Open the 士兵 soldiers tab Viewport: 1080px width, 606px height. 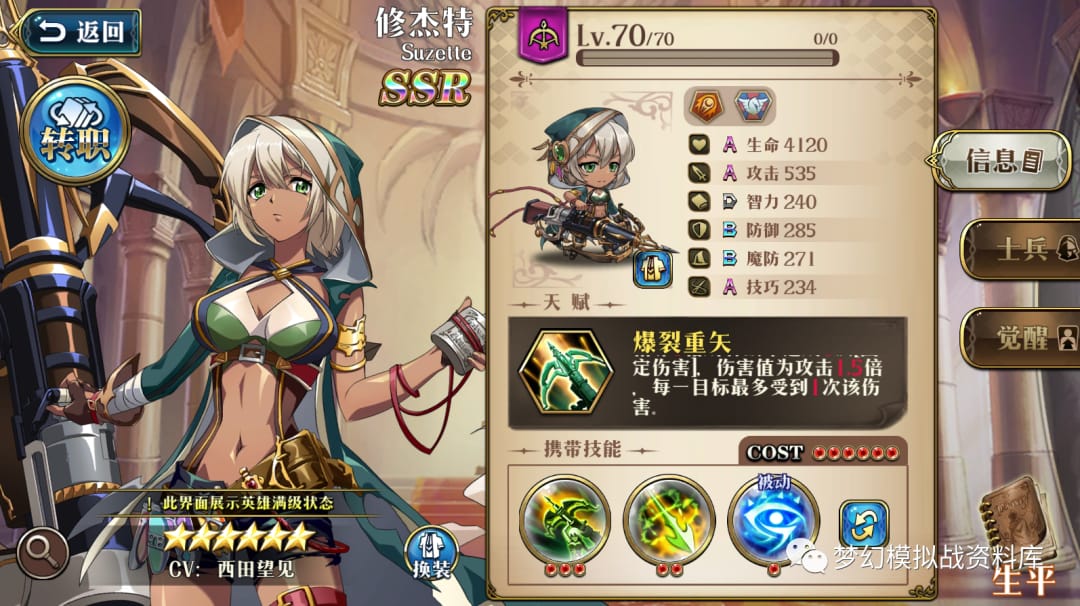[x=1018, y=248]
